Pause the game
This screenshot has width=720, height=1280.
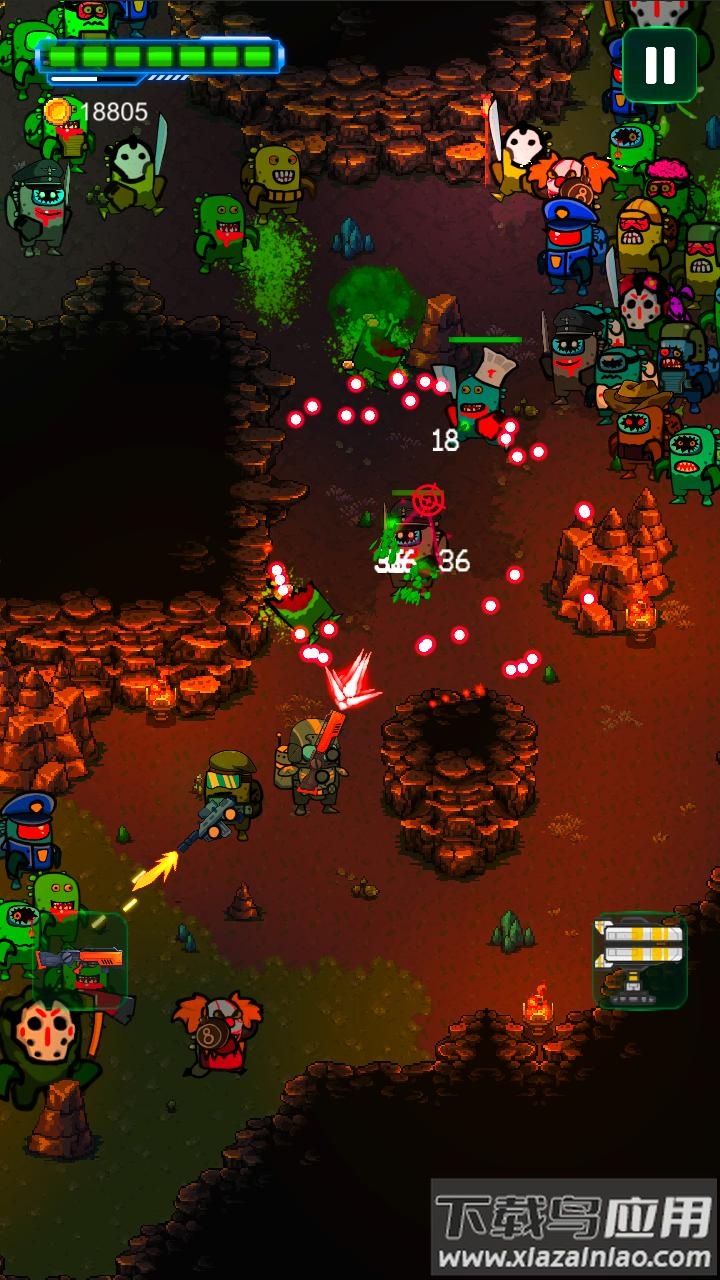pos(660,65)
